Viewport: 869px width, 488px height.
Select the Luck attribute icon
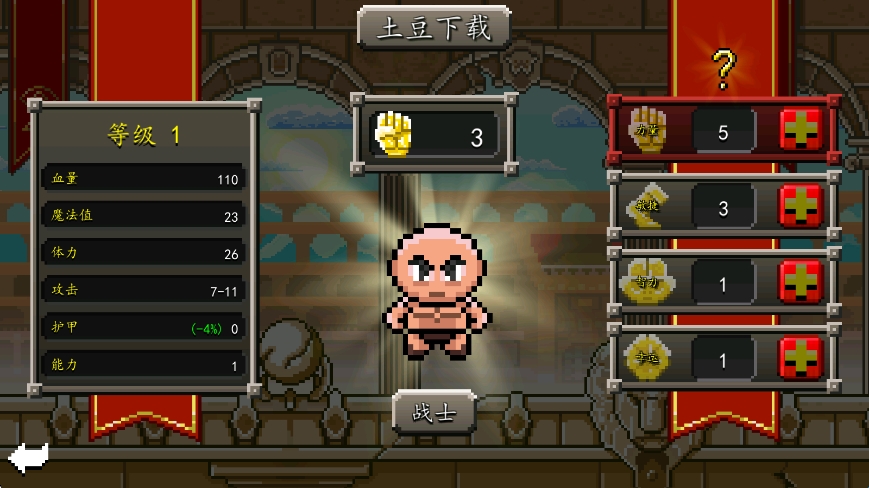pyautogui.click(x=646, y=356)
